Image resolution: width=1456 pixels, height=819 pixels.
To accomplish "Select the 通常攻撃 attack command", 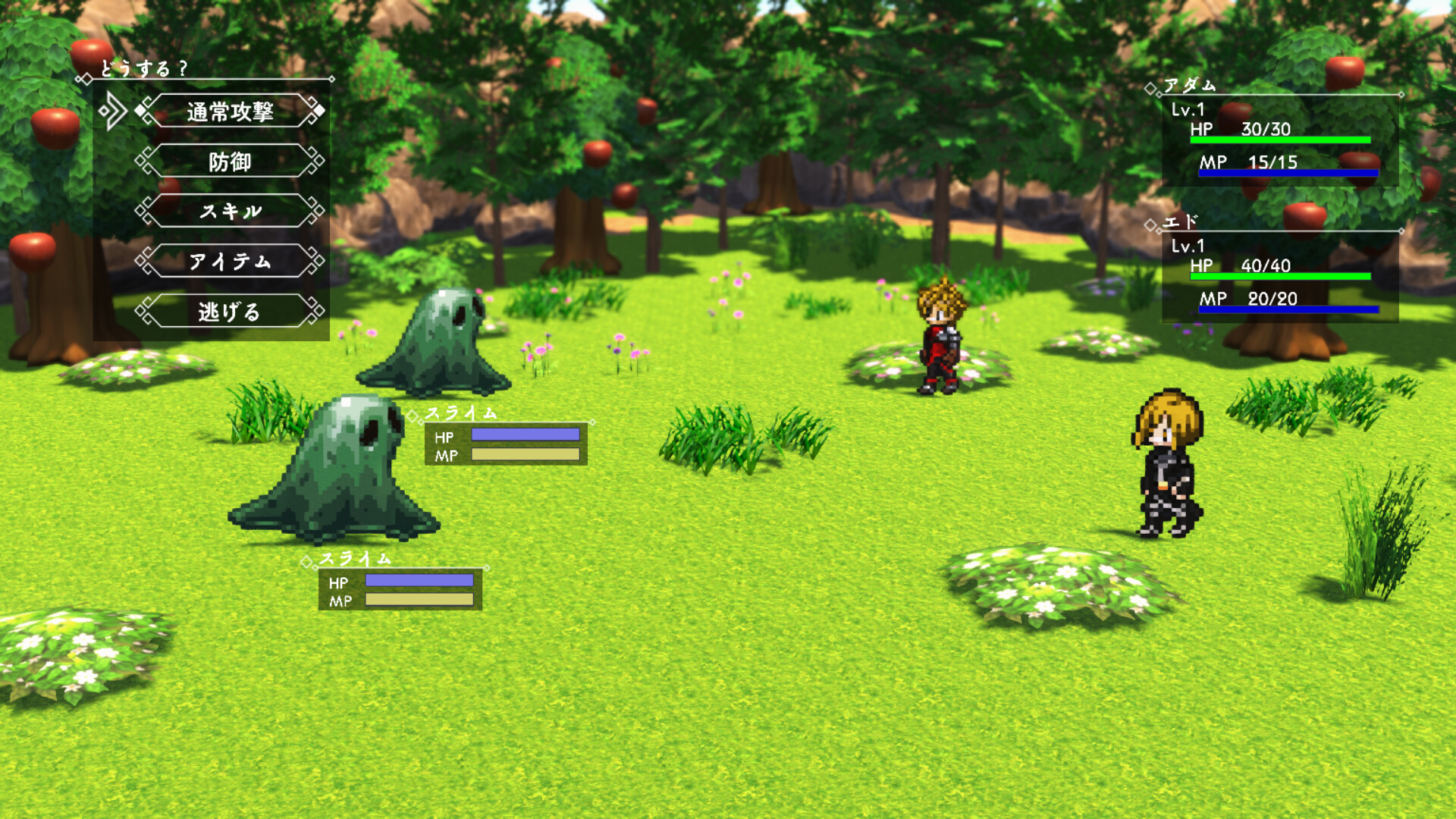I will [x=231, y=111].
